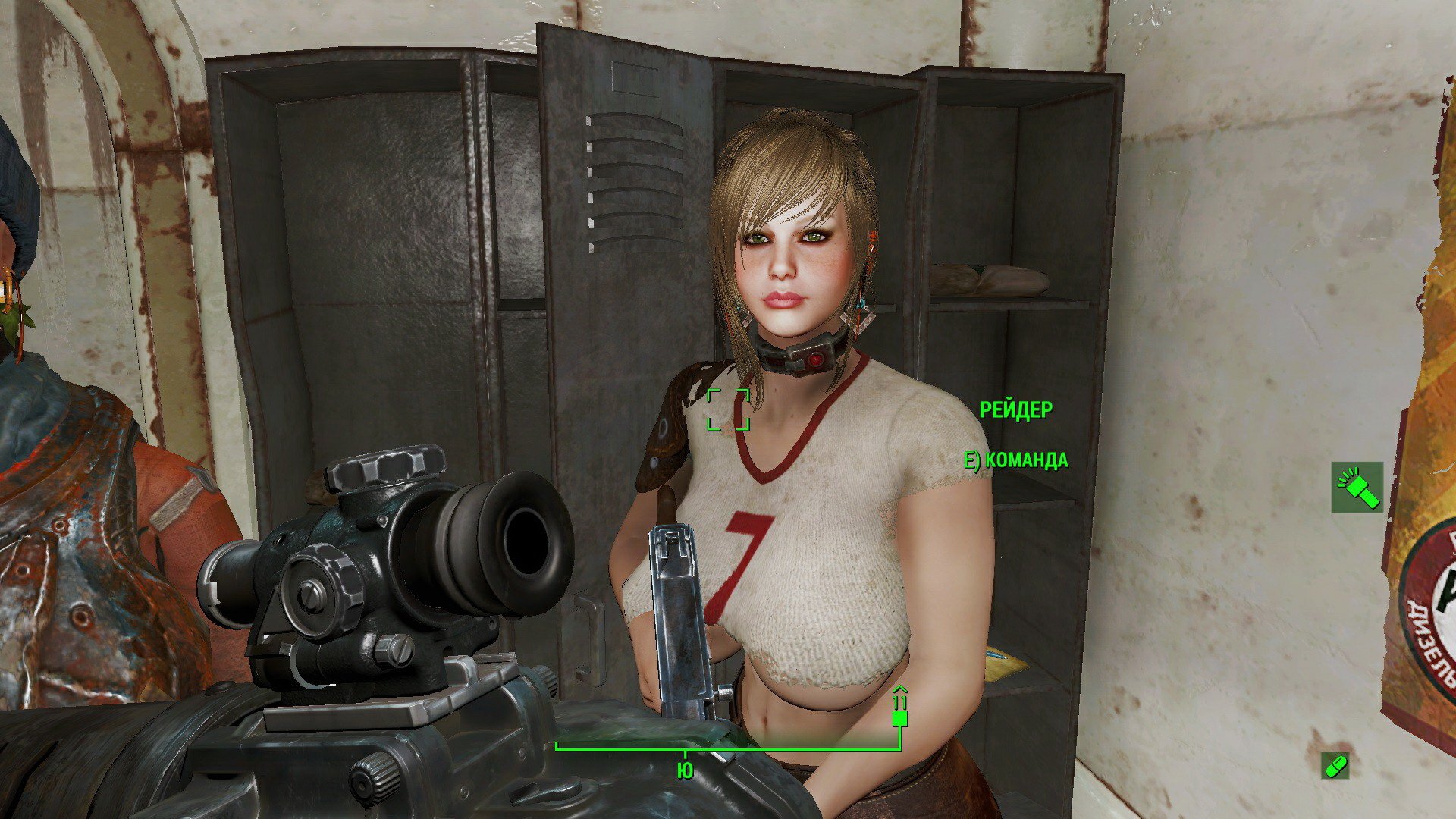Toggle the green flashlight icon
Screen dimensions: 1456x819
tap(1357, 487)
